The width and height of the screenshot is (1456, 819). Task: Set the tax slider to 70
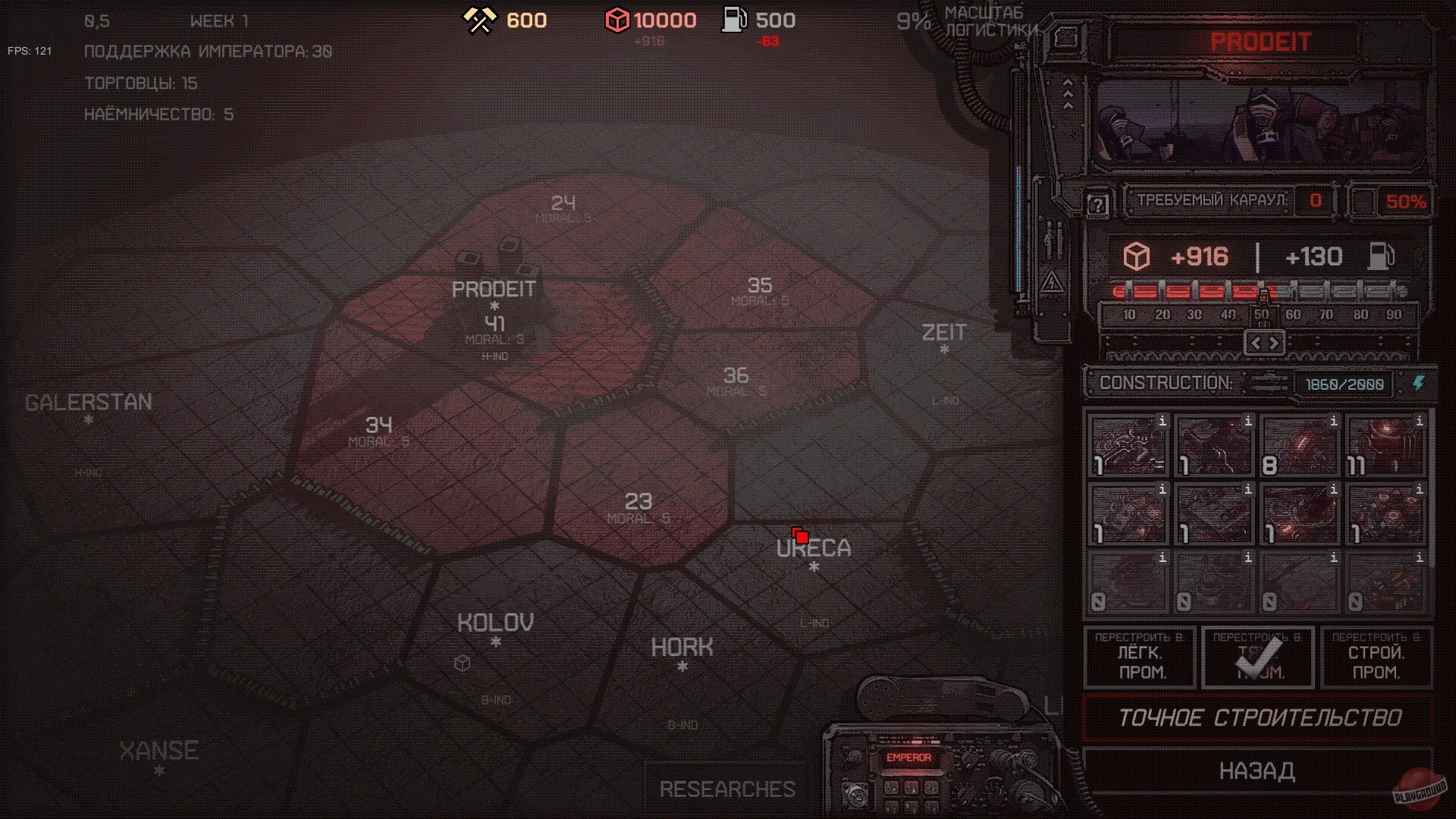pos(1326,315)
